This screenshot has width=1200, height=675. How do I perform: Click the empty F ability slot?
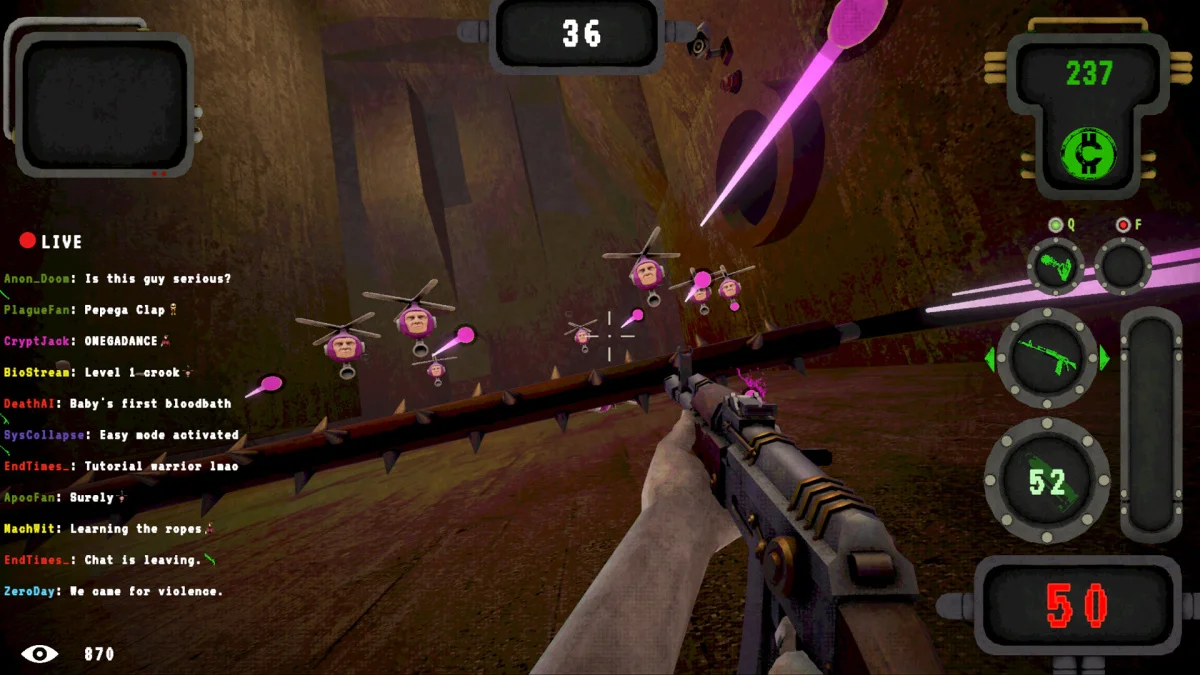(1123, 265)
